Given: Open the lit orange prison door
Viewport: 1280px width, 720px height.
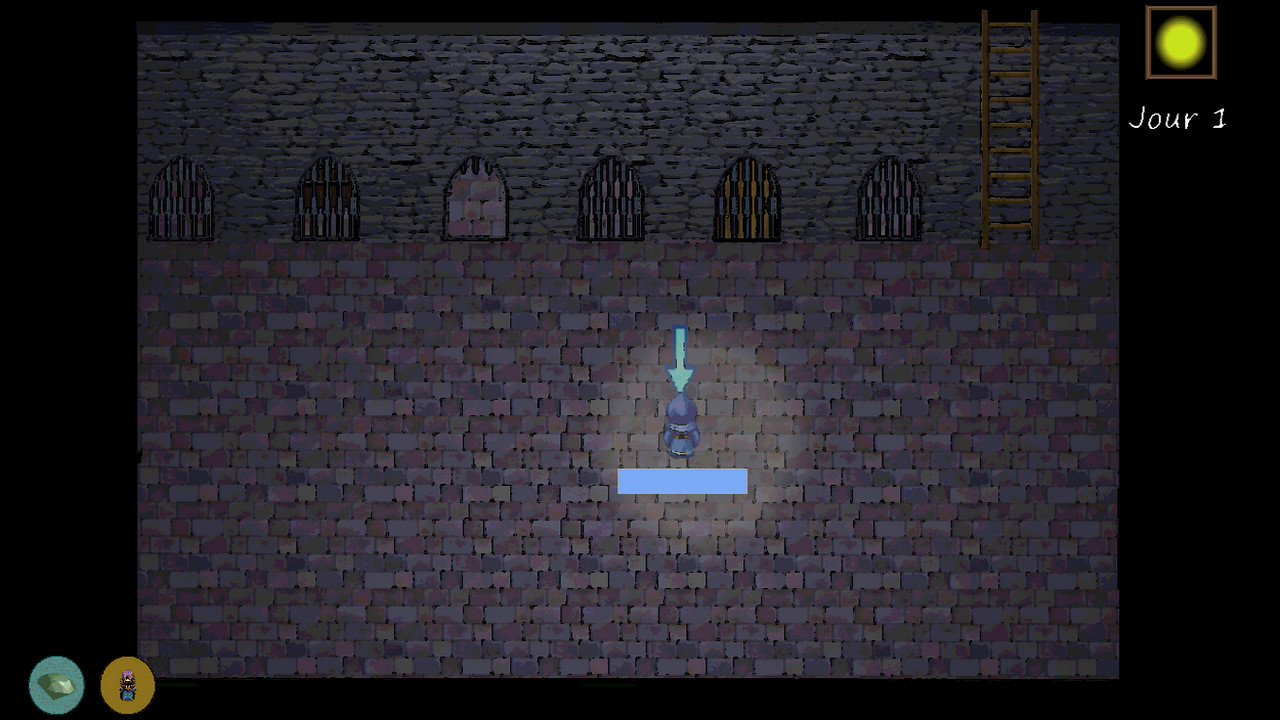Looking at the screenshot, I should click(747, 200).
